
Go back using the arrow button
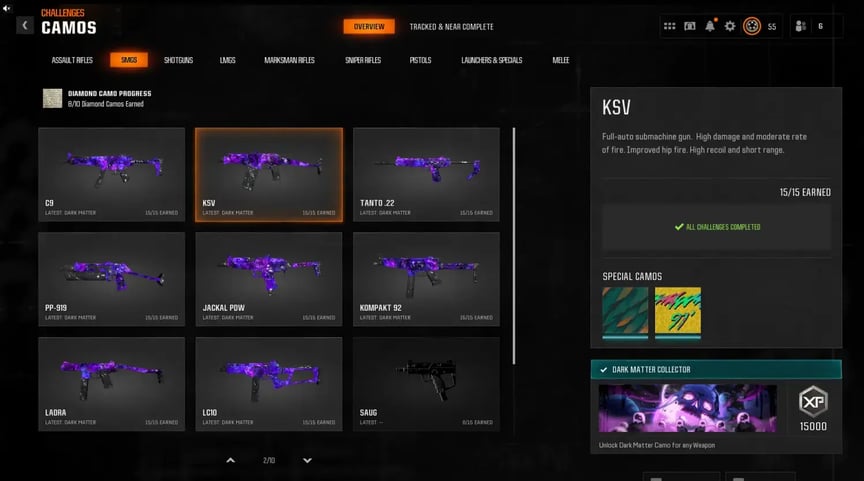(24, 25)
